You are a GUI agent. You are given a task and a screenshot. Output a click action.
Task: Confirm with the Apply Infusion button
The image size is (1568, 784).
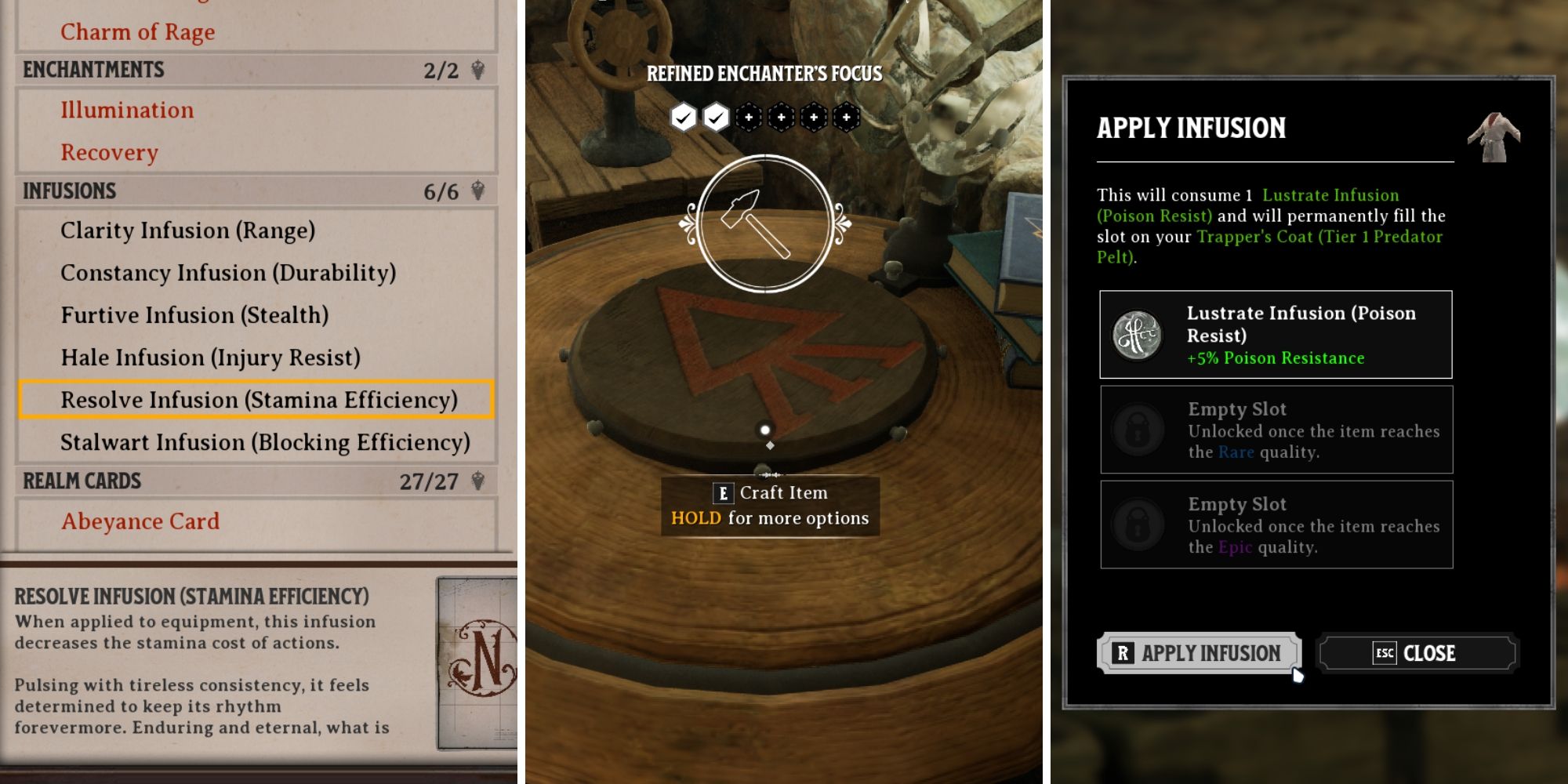point(1199,653)
